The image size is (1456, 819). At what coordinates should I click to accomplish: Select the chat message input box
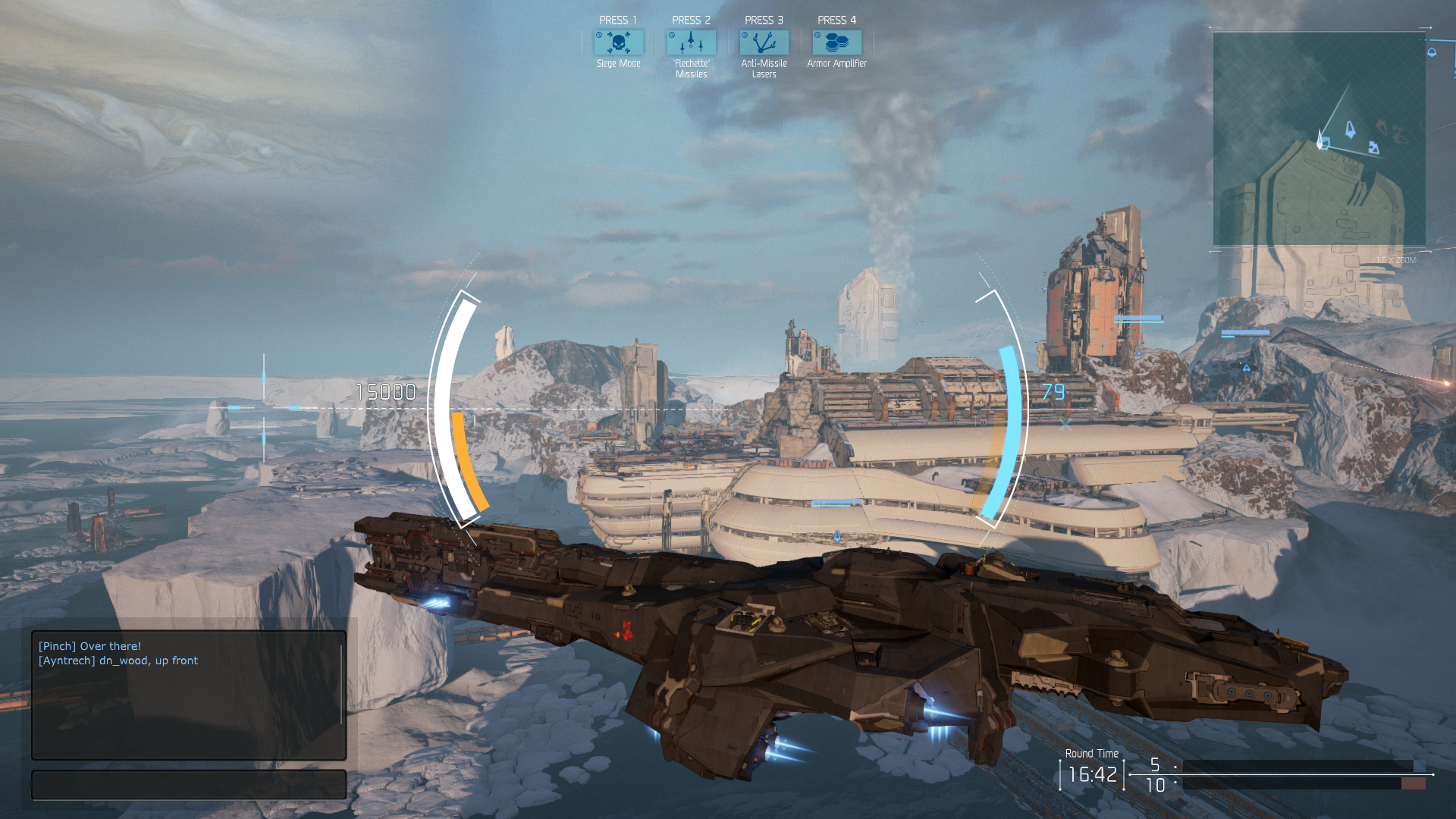(189, 785)
